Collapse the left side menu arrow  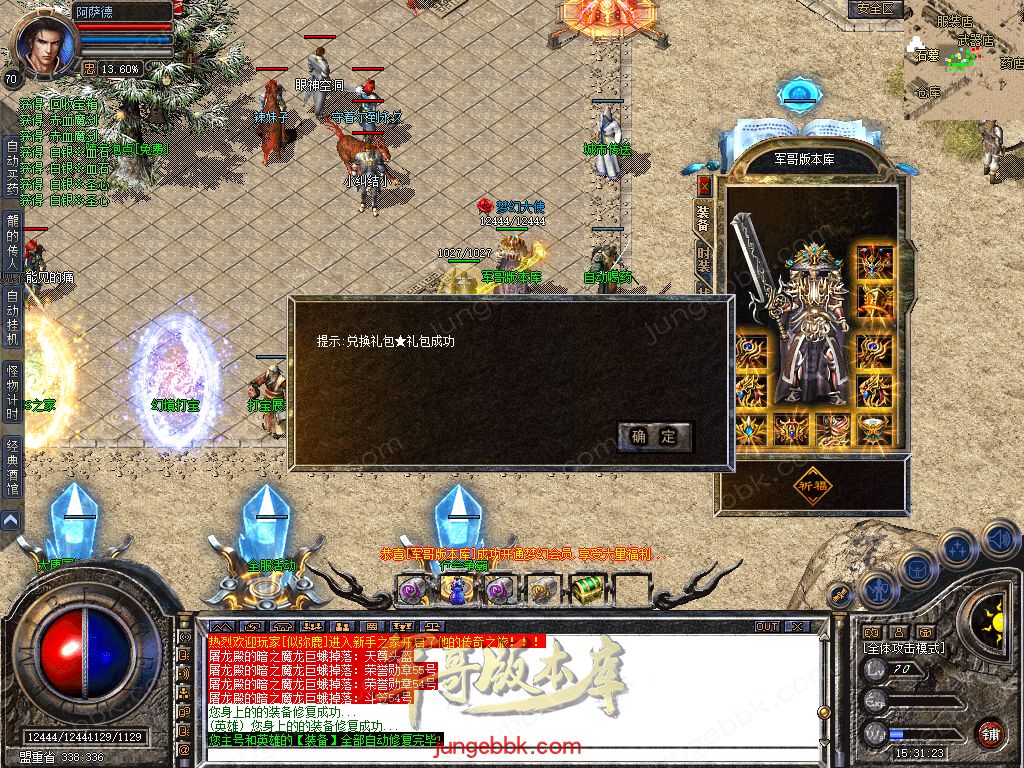pos(10,520)
